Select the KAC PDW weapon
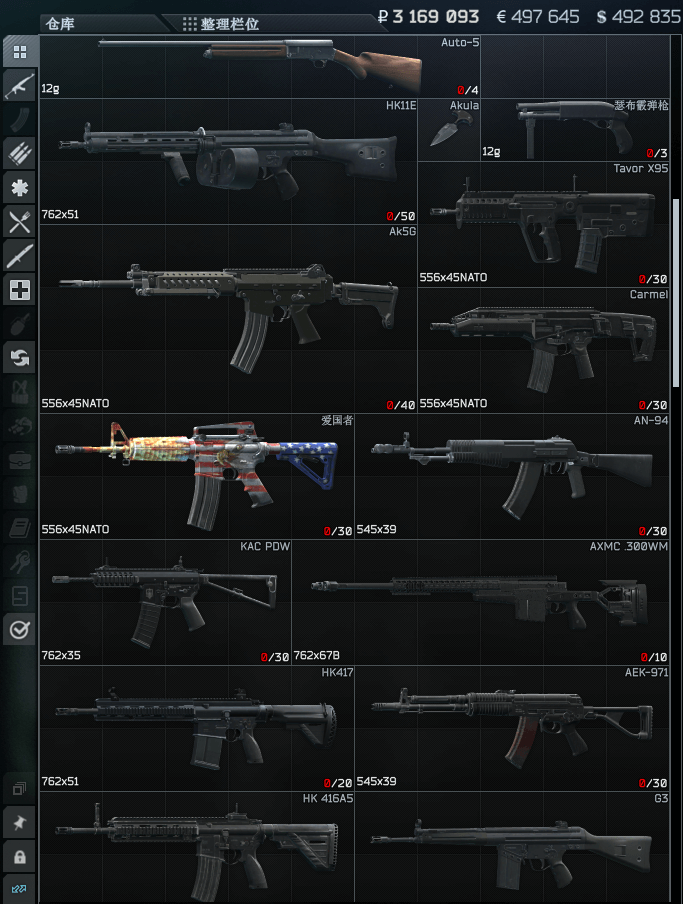The width and height of the screenshot is (683, 904). [165, 602]
